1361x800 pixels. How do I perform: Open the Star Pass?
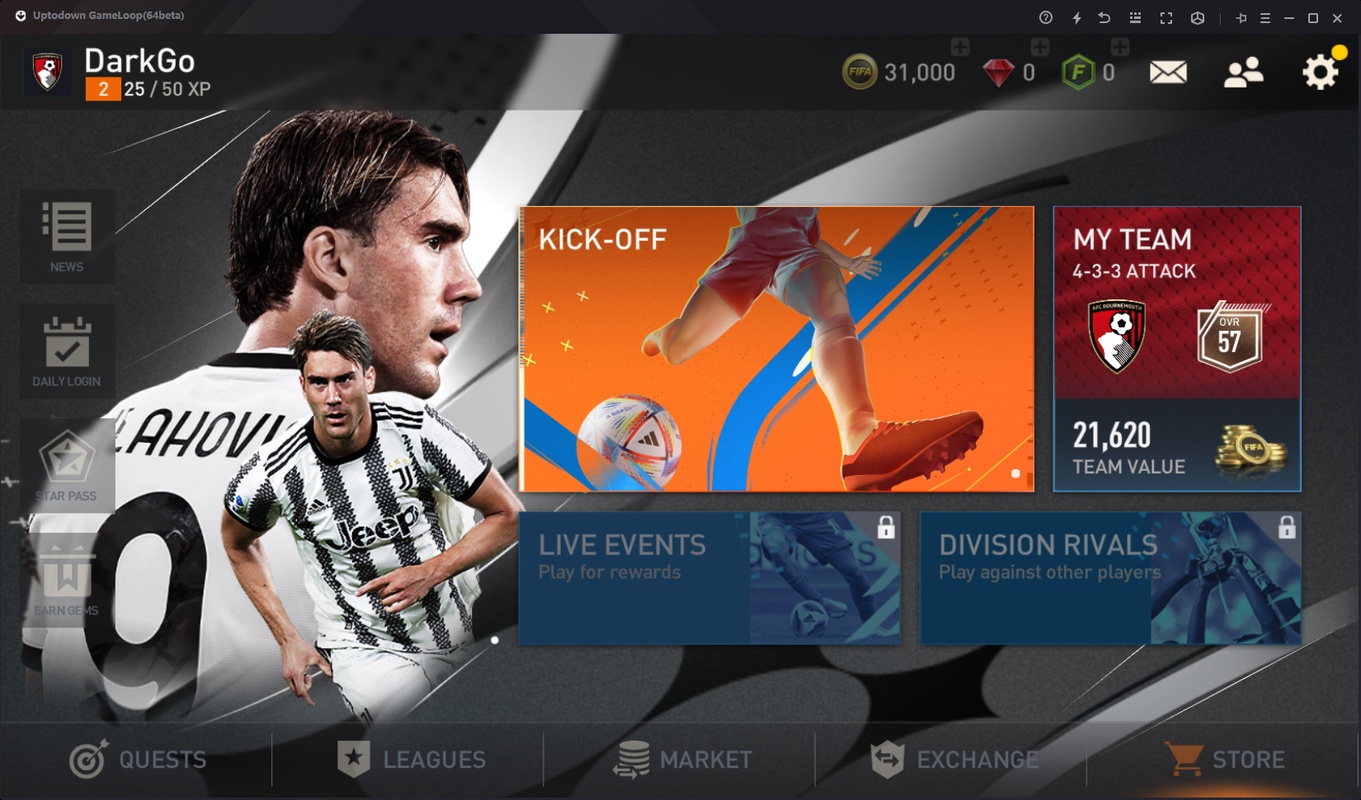tap(67, 465)
